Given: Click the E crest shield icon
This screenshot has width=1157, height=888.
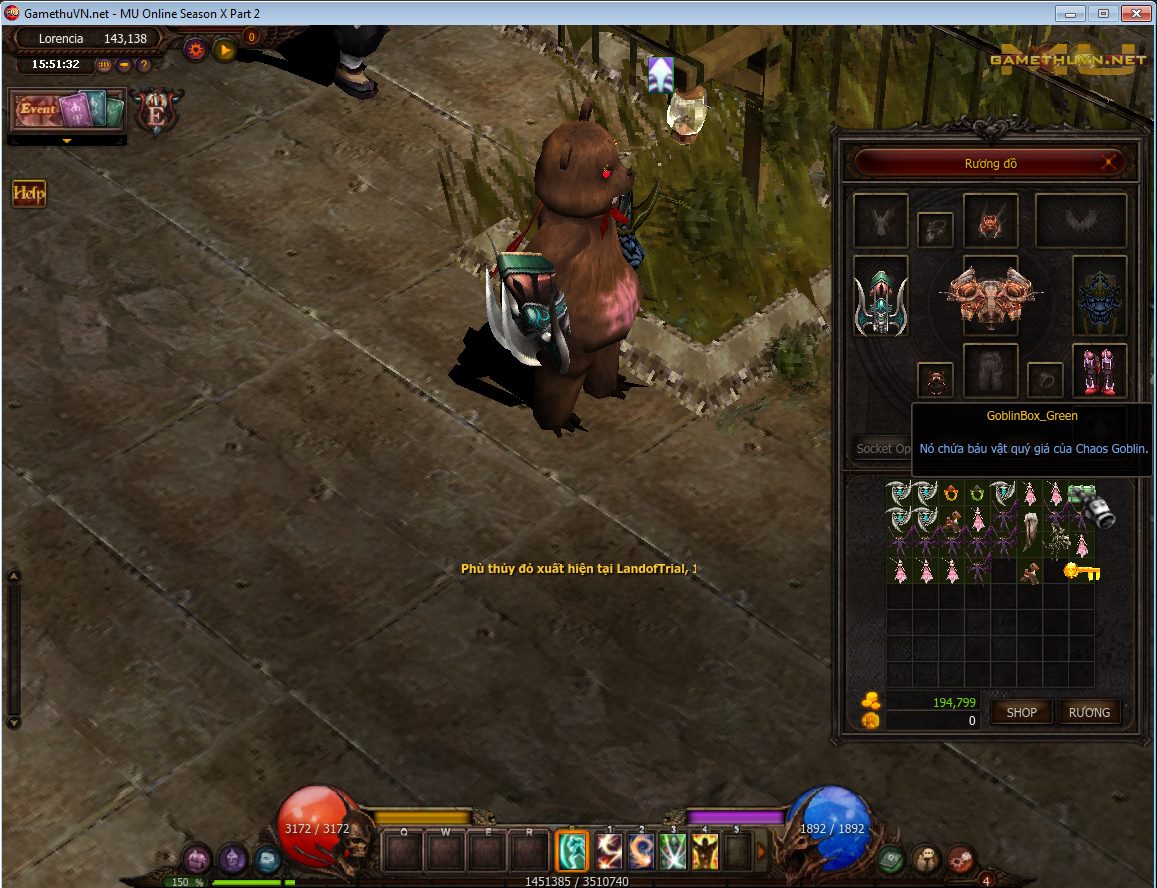Looking at the screenshot, I should pyautogui.click(x=157, y=111).
